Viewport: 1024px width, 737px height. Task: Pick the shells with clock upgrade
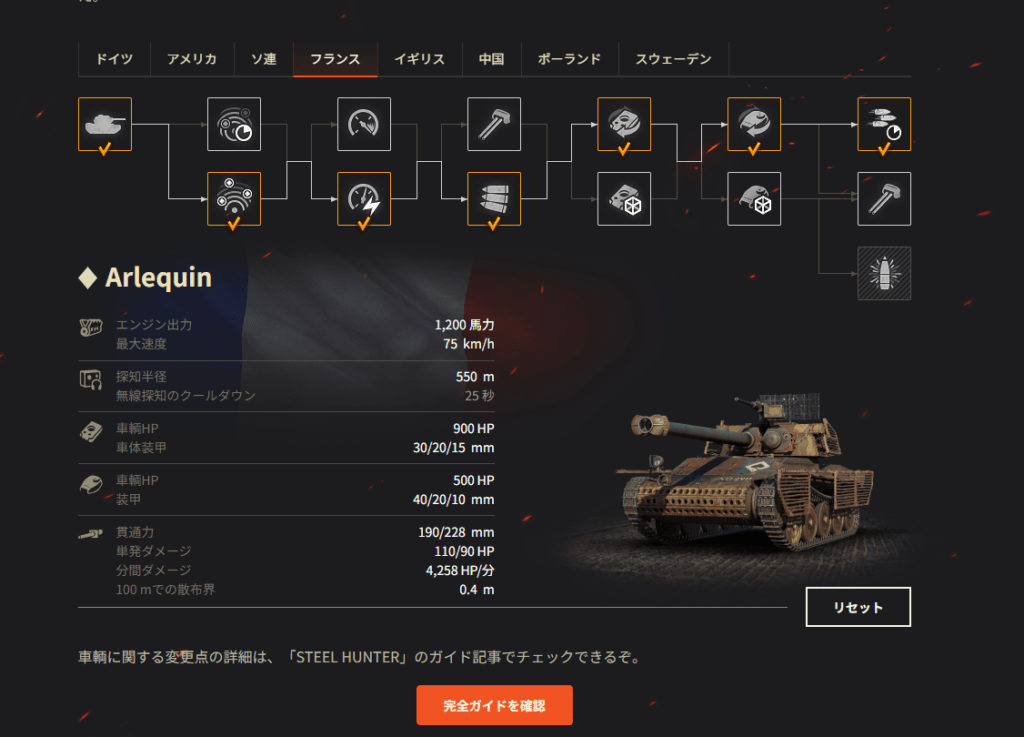coord(884,124)
